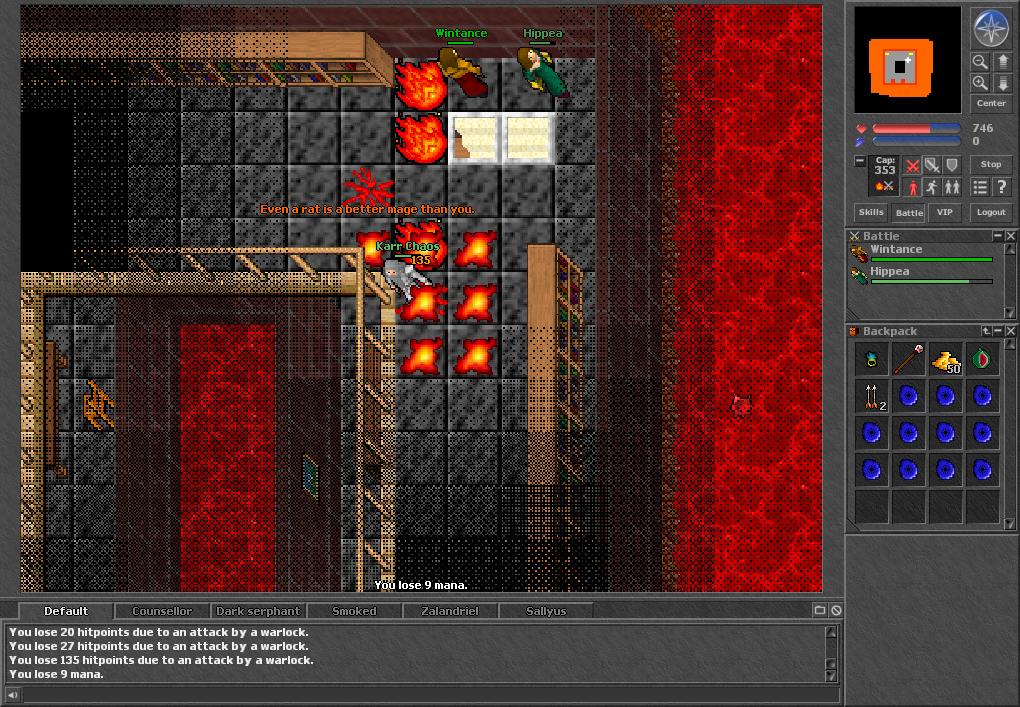1020x707 pixels.
Task: Select the gold coins stack in backpack
Action: (x=945, y=360)
